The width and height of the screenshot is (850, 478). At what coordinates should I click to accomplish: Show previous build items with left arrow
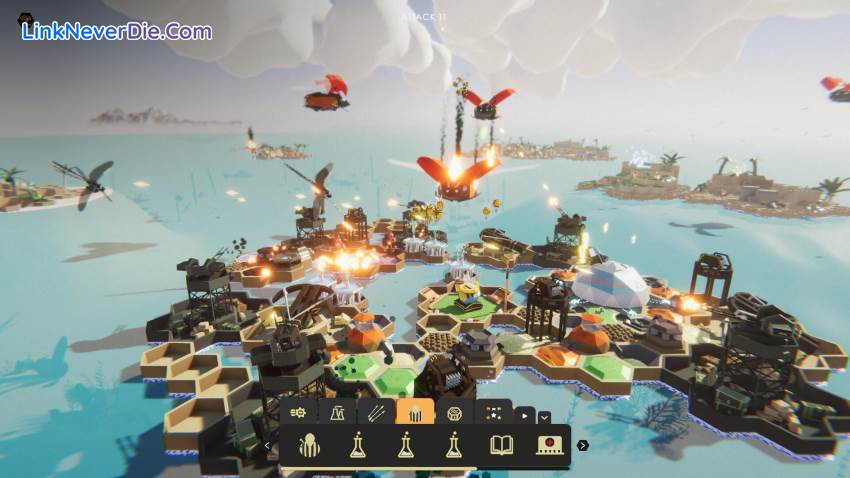coord(268,446)
